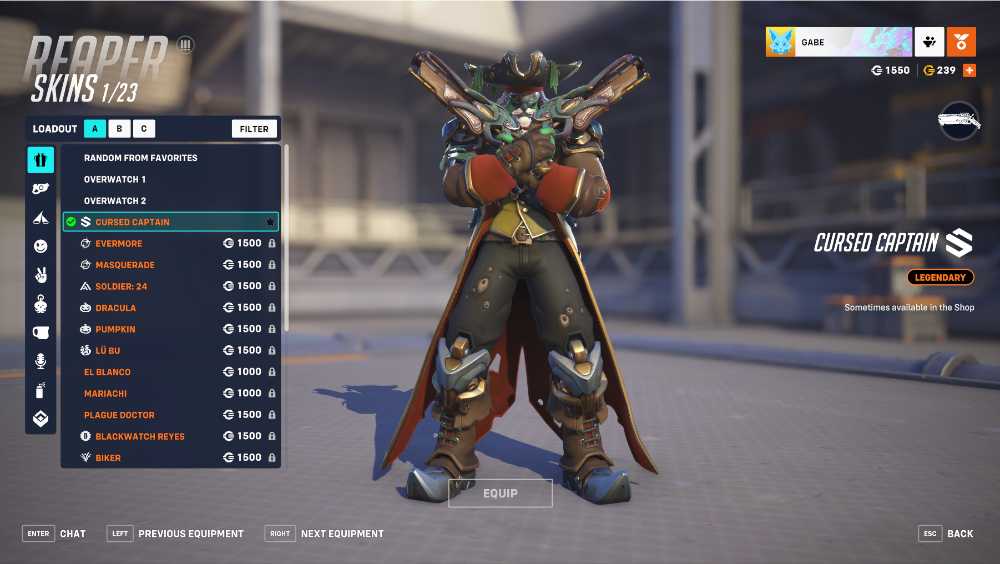The image size is (1000, 564).
Task: Choose the Dracula skin
Action: tap(115, 308)
